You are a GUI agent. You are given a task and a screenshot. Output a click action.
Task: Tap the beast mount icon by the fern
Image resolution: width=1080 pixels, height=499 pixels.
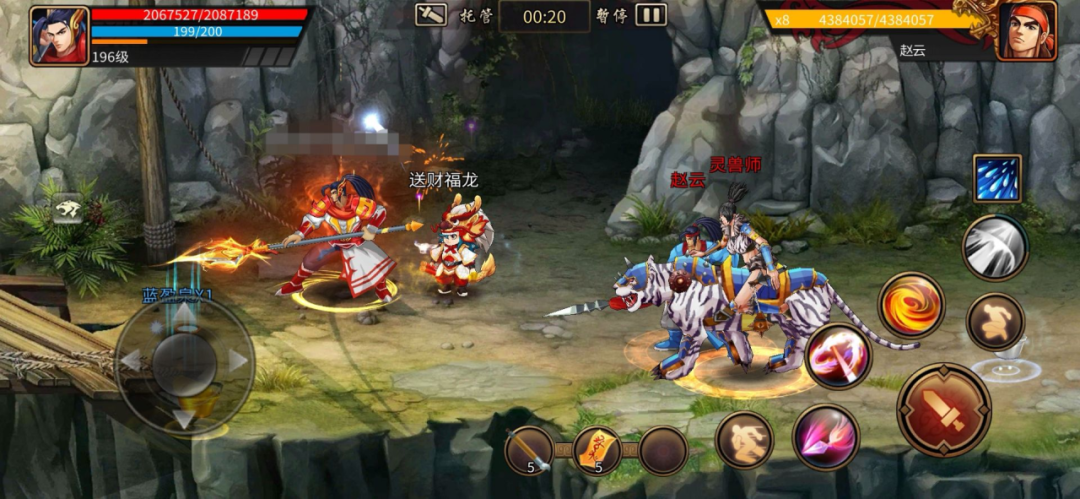pyautogui.click(x=67, y=208)
